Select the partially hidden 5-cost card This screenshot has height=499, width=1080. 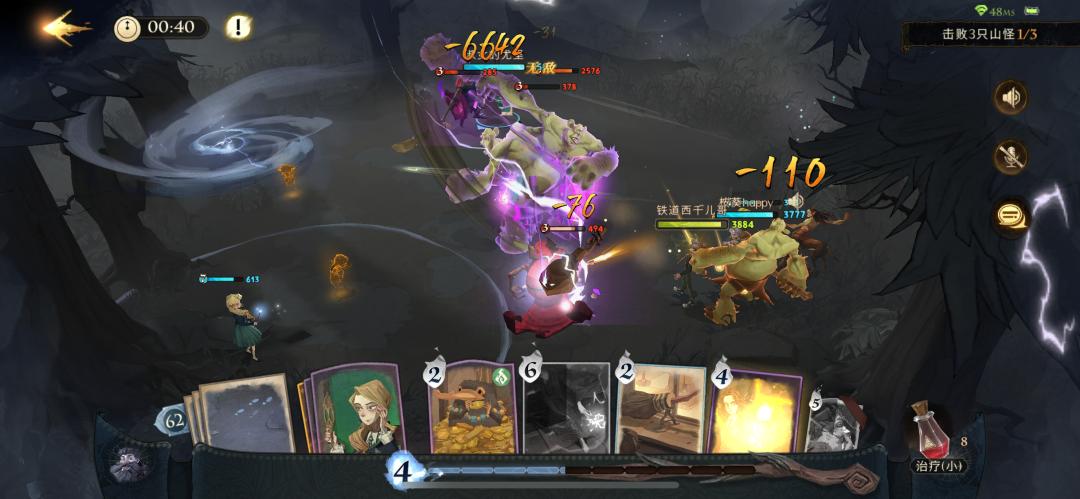point(835,420)
